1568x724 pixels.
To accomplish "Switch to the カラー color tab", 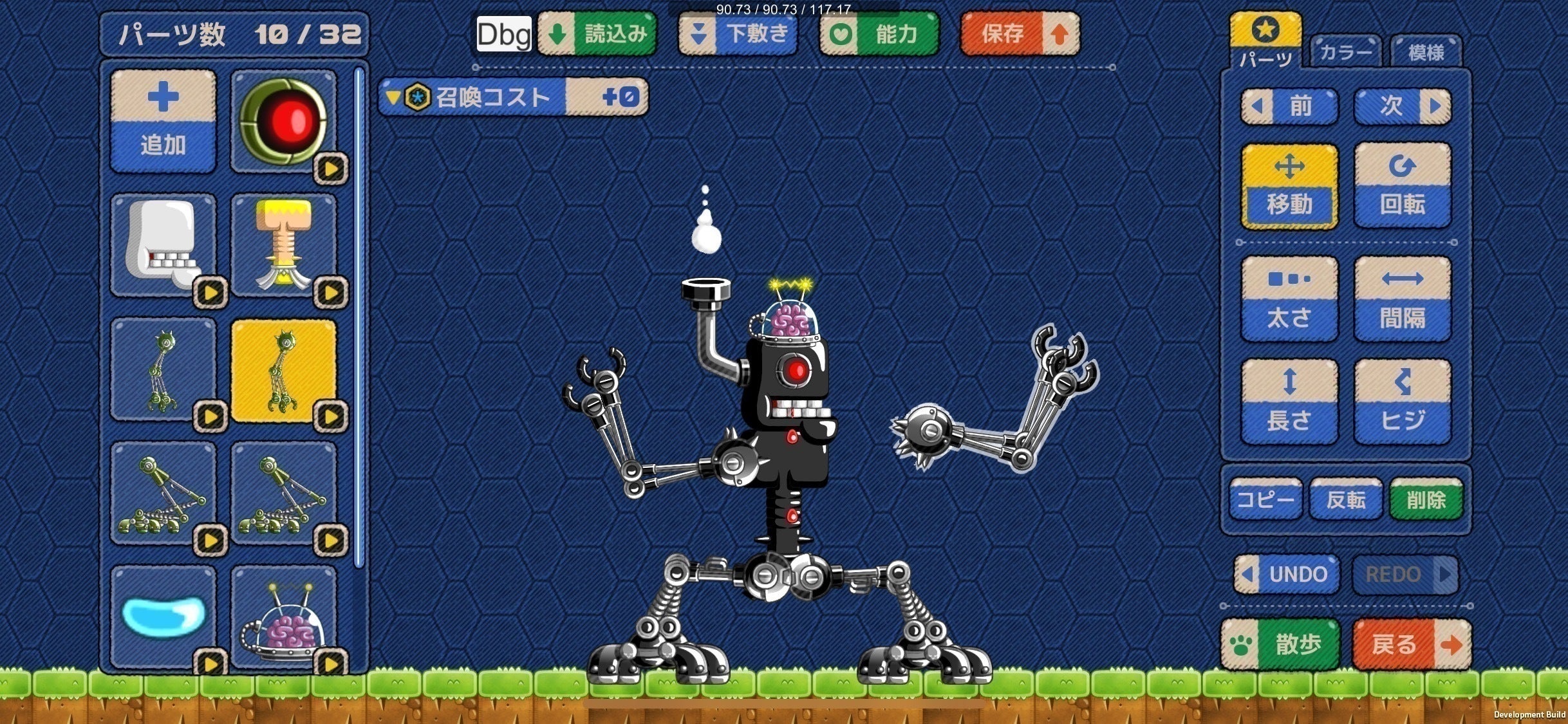I will [x=1345, y=51].
